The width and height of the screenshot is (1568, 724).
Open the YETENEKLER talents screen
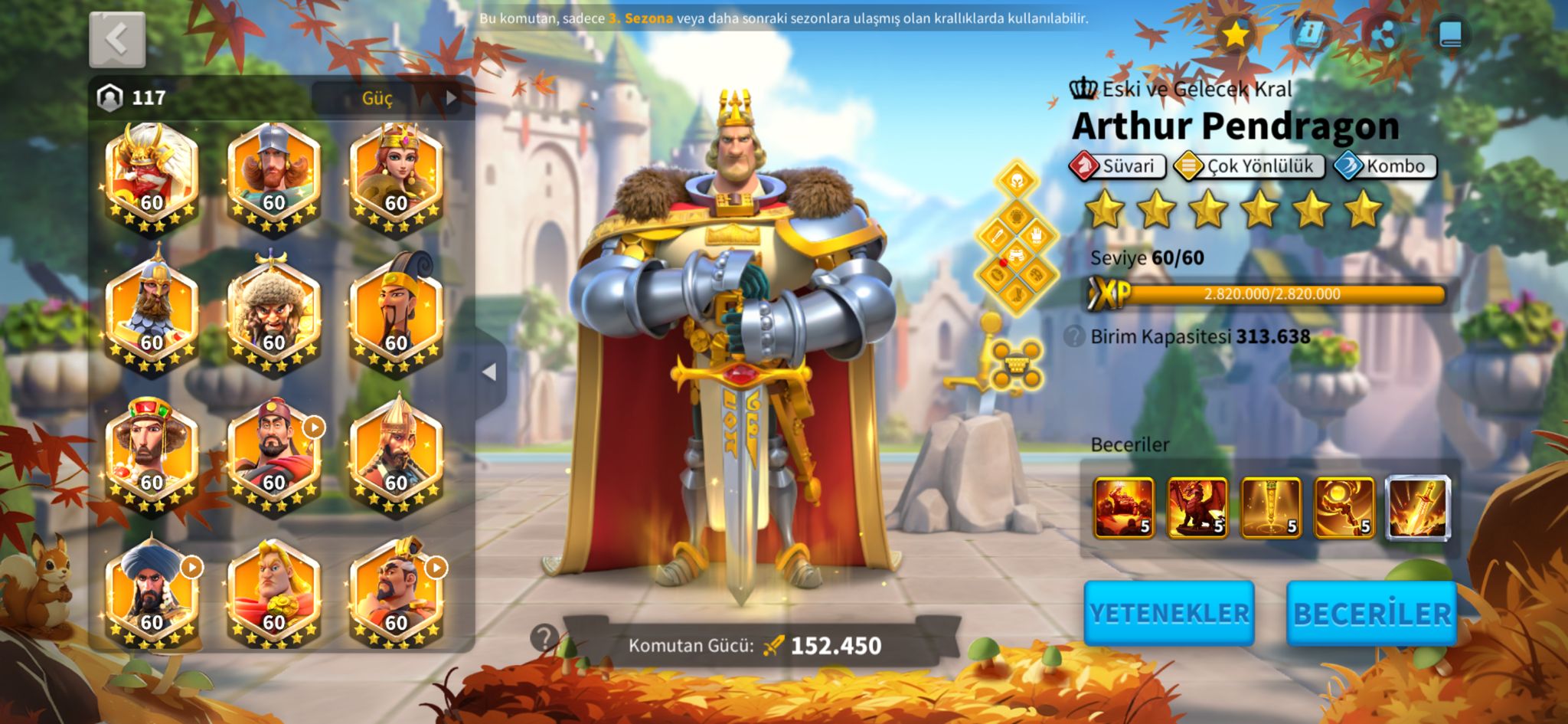[1168, 613]
